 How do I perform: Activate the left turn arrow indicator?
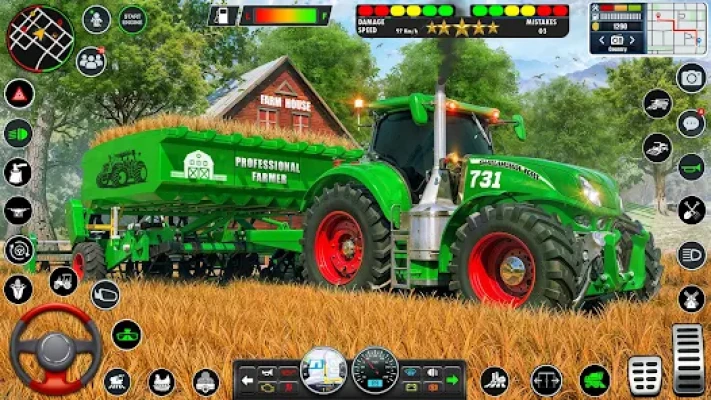(247, 379)
